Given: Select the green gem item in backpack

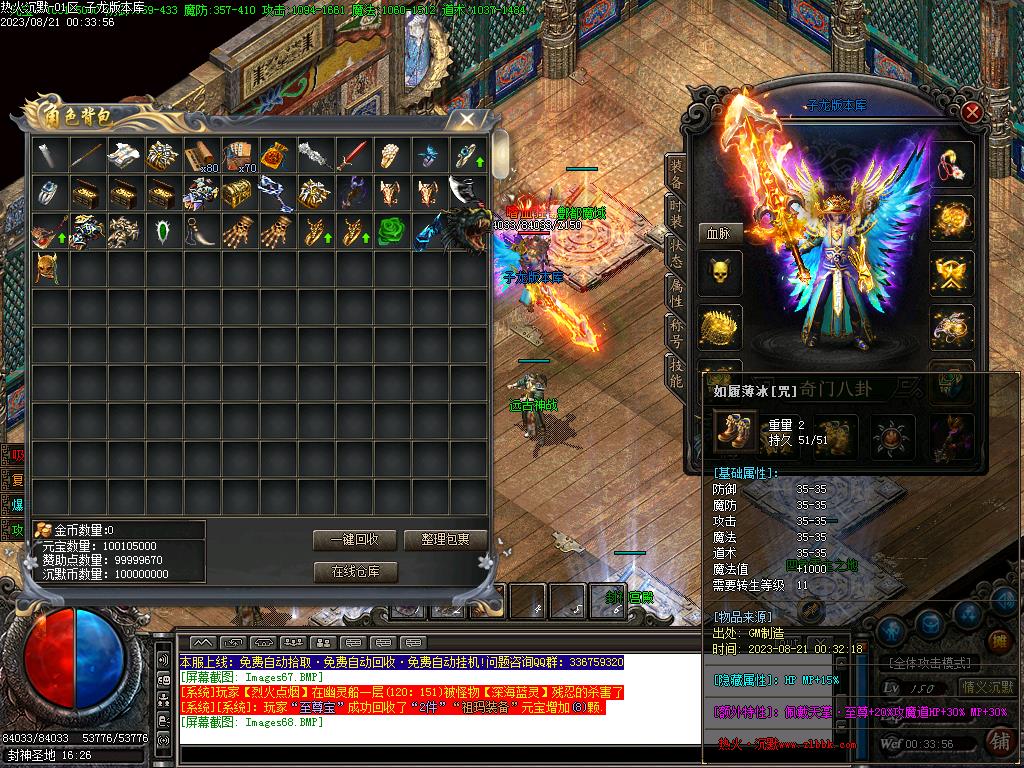Looking at the screenshot, I should tap(162, 231).
